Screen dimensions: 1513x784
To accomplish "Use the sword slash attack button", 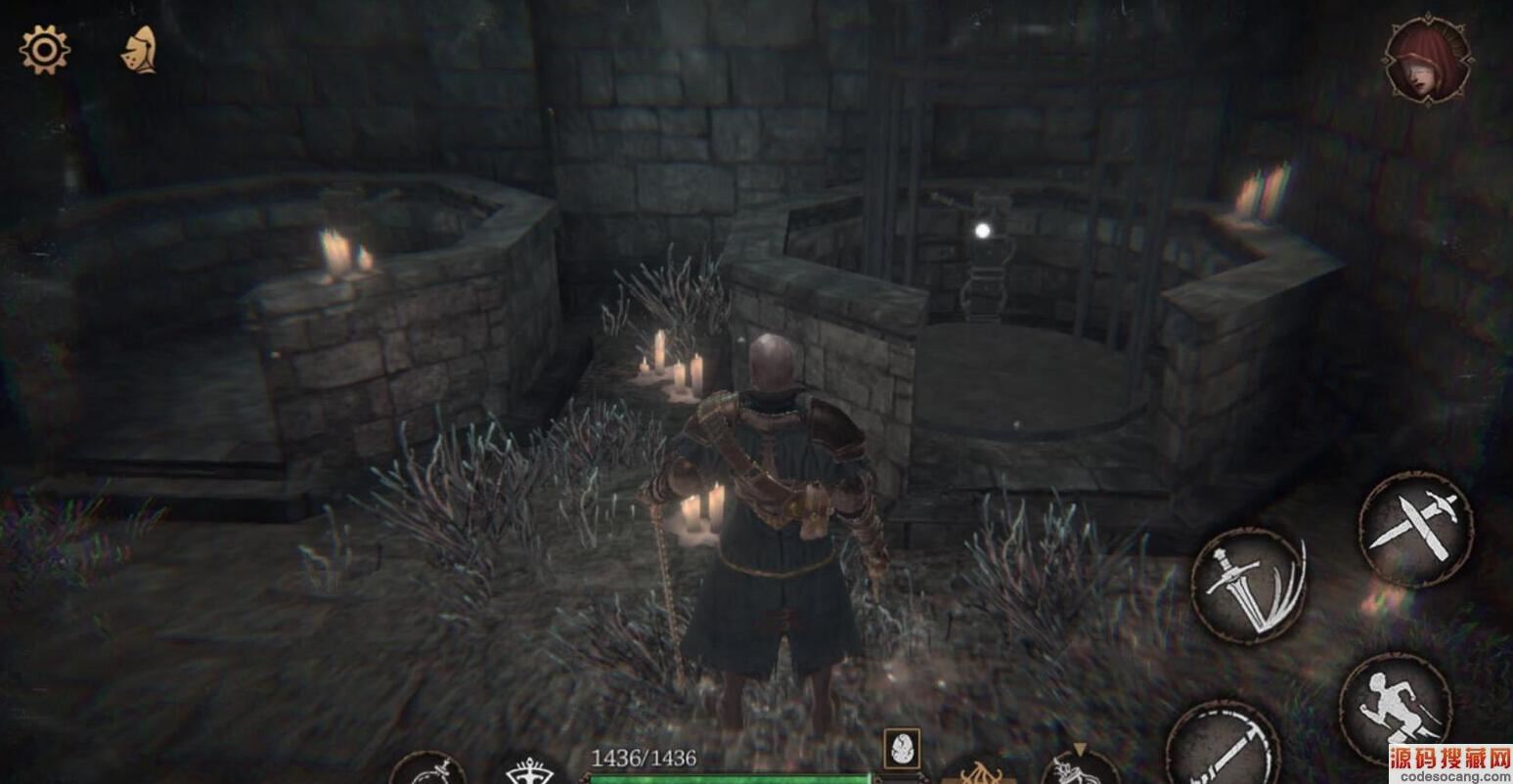I will coord(1248,585).
